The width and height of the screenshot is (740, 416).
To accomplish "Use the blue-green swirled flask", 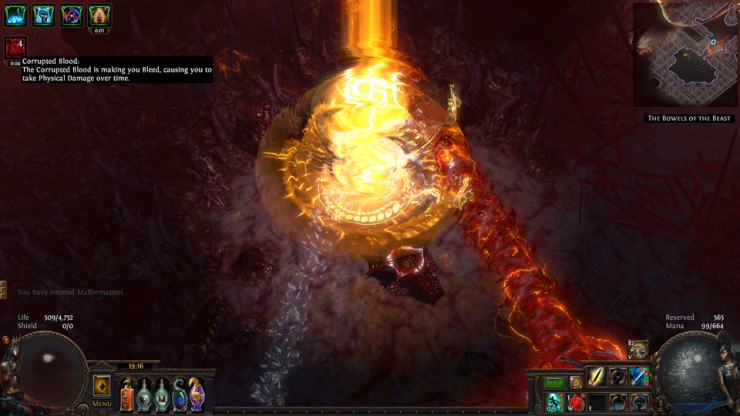I will [179, 395].
